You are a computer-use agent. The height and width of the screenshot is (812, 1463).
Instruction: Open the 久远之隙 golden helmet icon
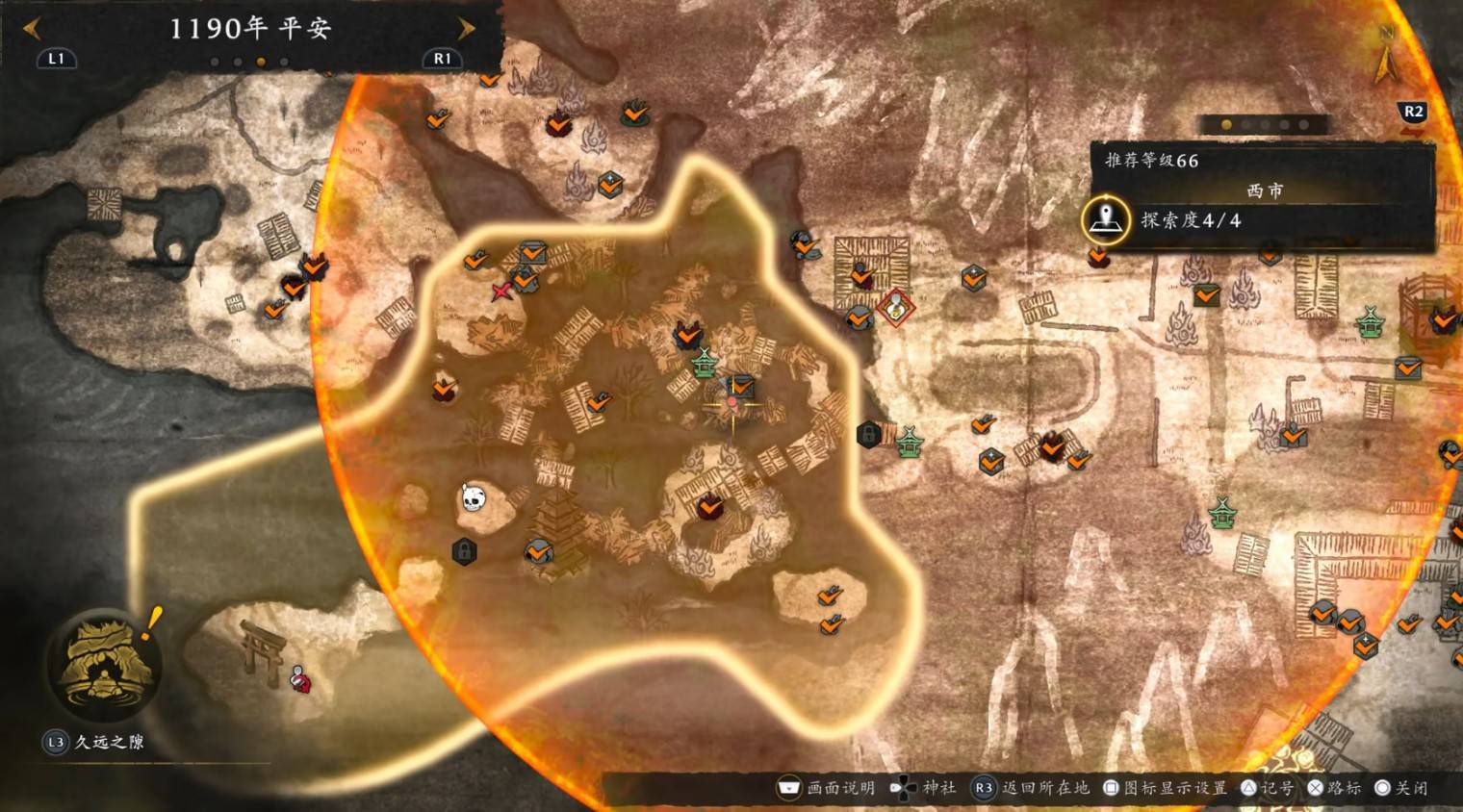pyautogui.click(x=104, y=664)
